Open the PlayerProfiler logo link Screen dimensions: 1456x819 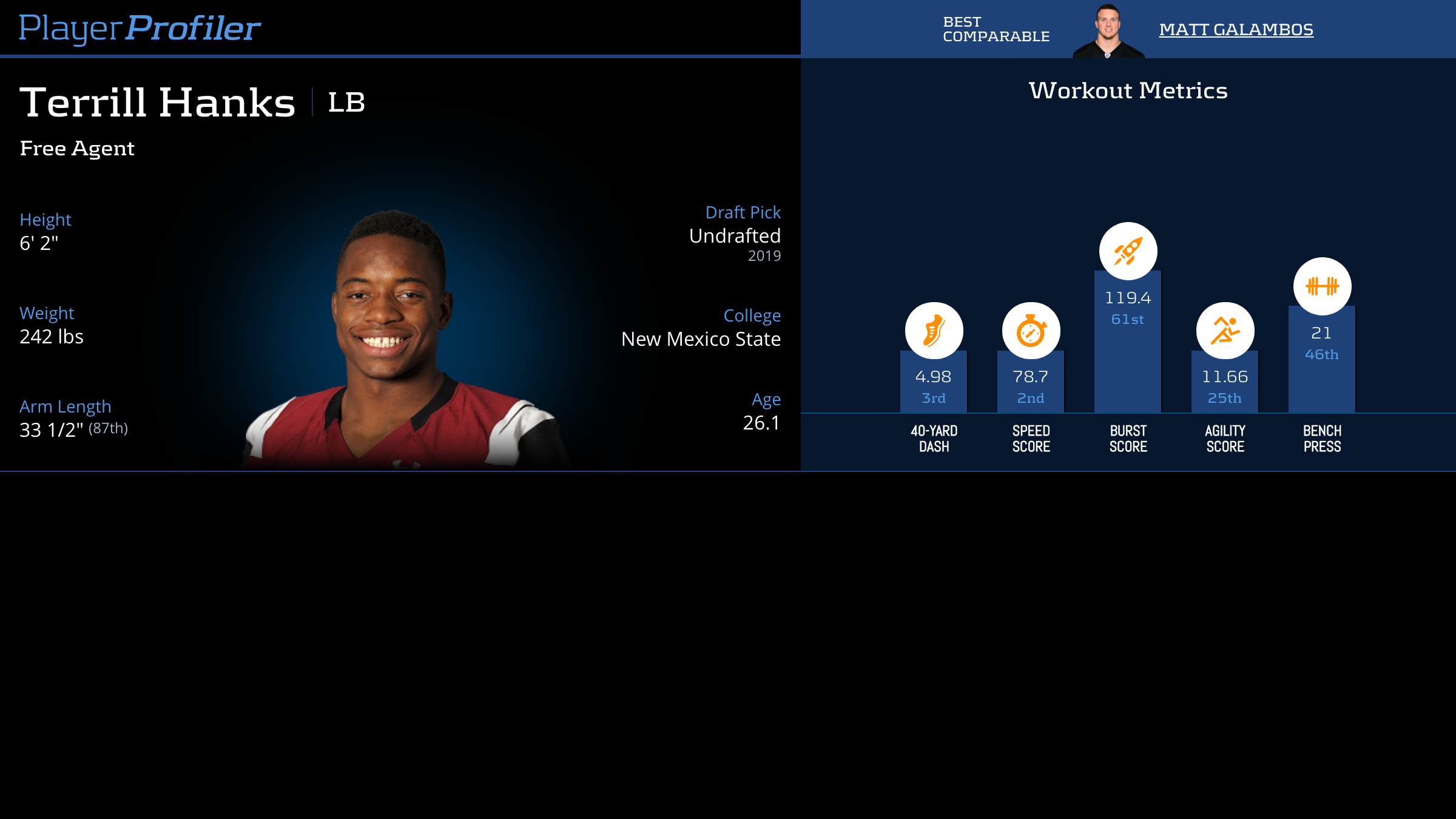click(140, 29)
